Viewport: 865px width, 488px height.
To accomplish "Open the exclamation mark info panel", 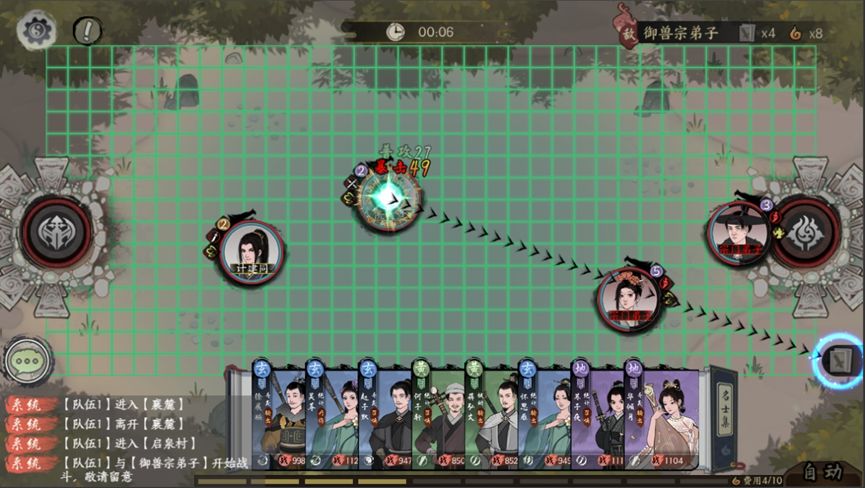I will point(88,30).
